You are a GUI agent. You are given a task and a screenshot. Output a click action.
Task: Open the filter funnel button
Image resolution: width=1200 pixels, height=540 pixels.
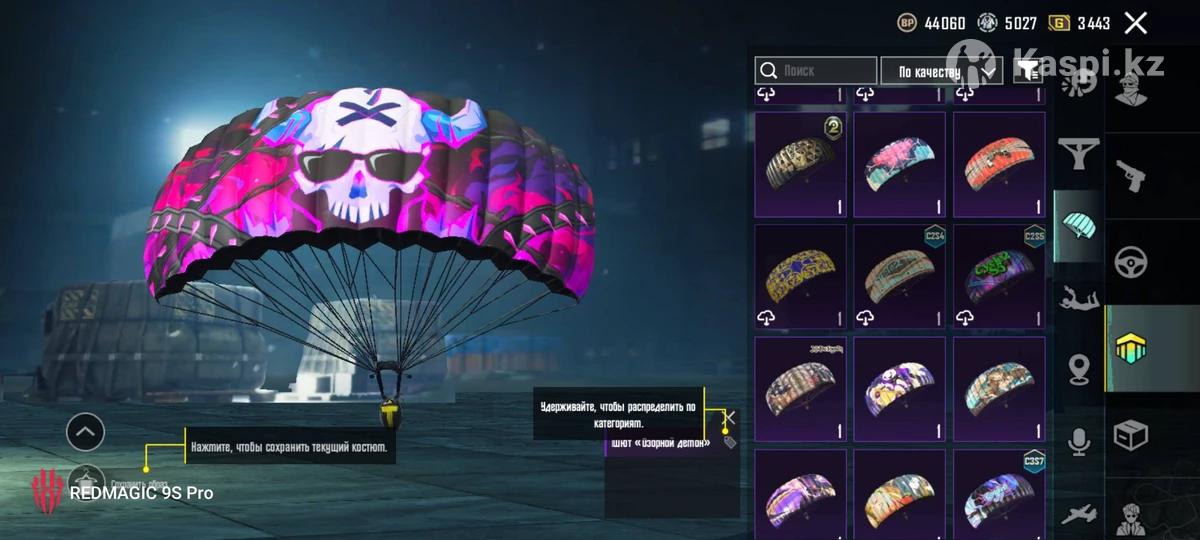click(x=1027, y=70)
